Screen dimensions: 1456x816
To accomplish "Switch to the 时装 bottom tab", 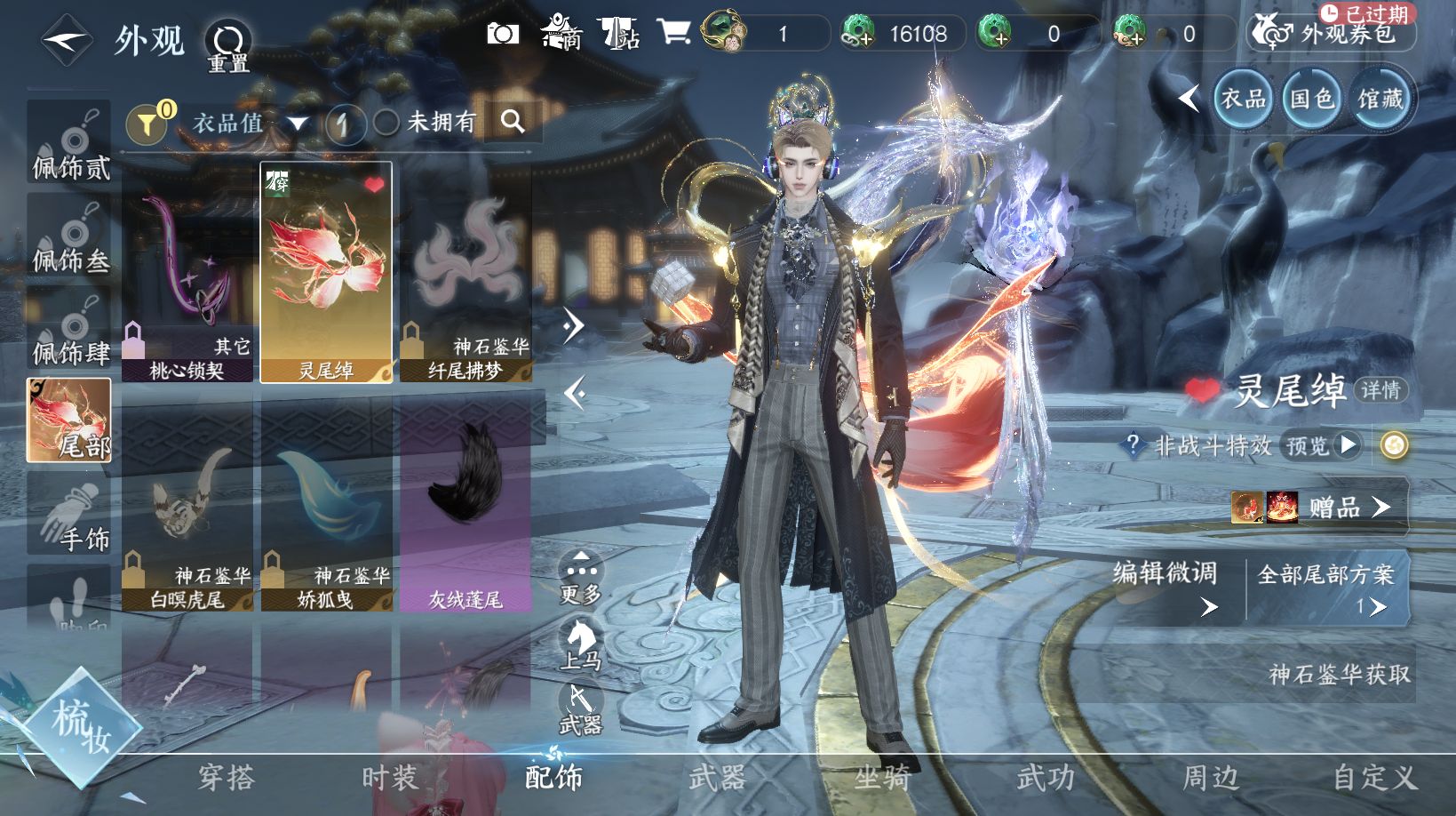I will click(389, 778).
